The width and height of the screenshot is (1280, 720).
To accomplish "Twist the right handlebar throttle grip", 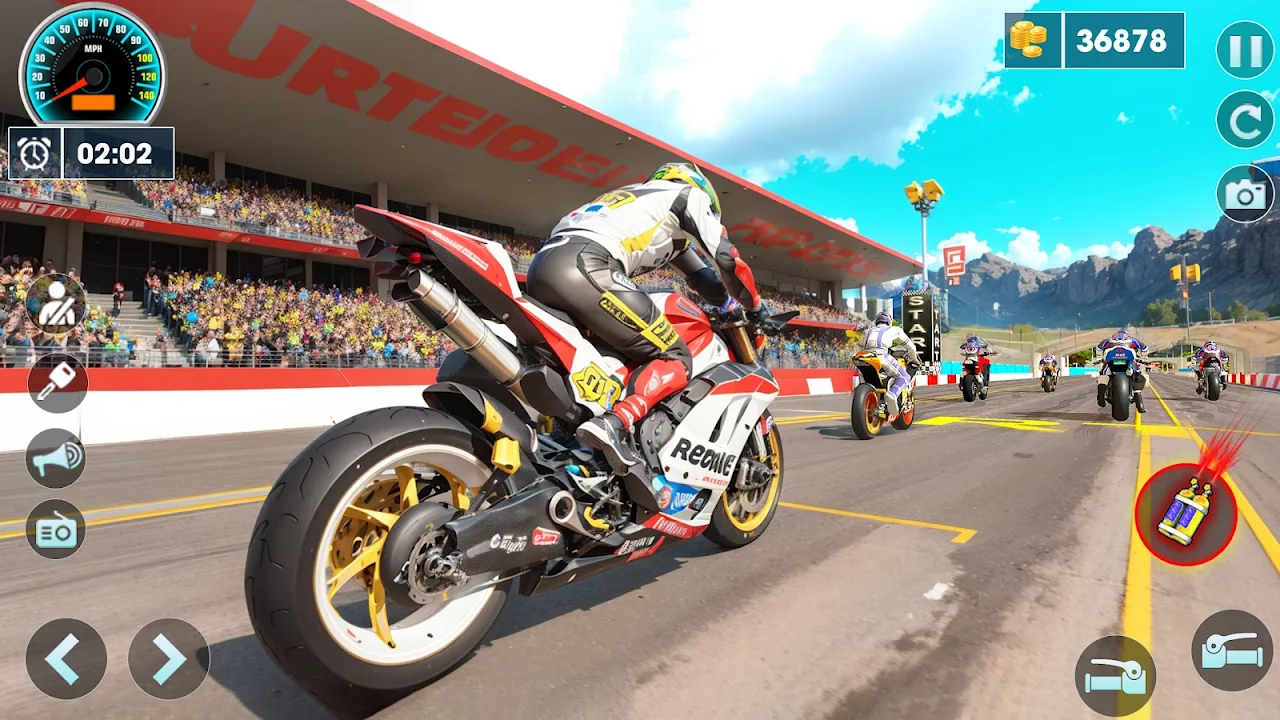I will 1233,650.
